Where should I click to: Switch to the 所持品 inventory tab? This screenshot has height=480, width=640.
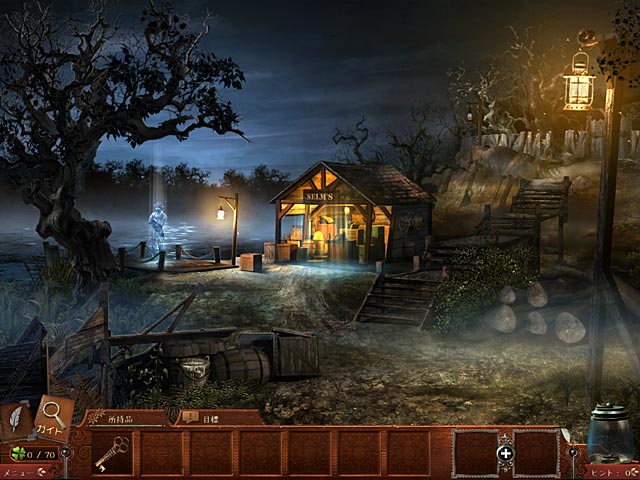point(122,416)
